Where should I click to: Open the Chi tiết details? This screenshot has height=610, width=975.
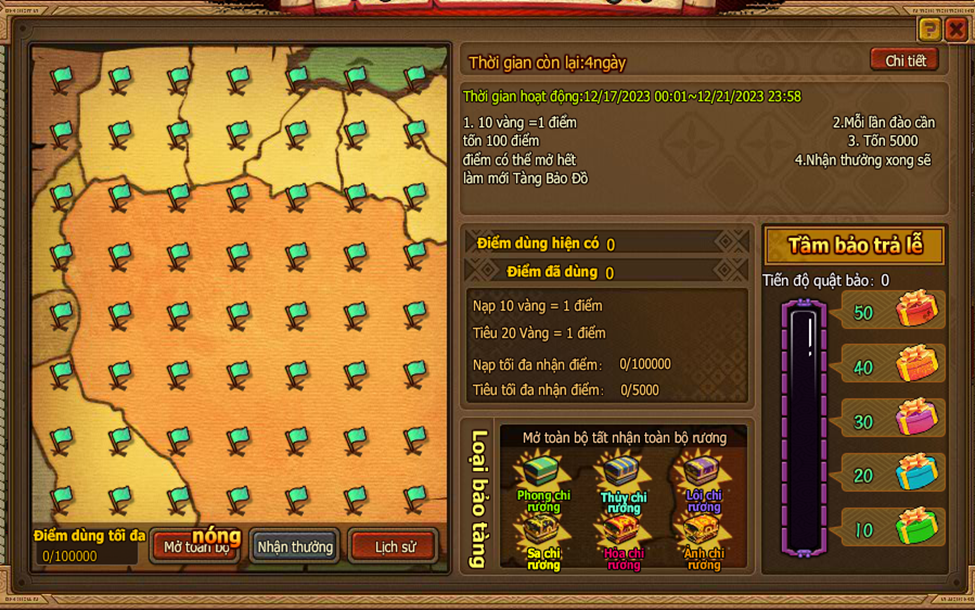(x=904, y=61)
